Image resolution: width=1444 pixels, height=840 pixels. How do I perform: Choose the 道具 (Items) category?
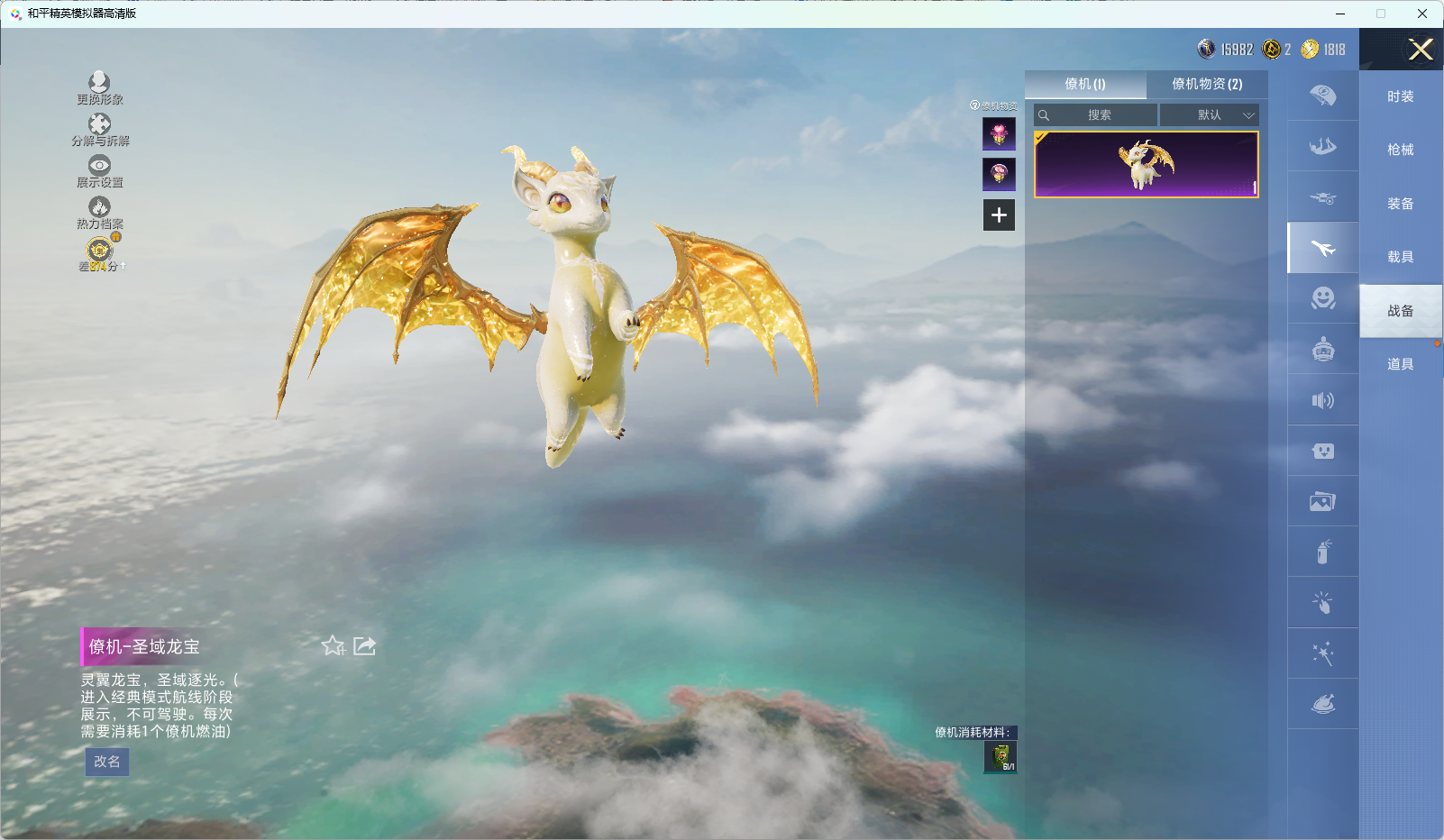(x=1400, y=364)
